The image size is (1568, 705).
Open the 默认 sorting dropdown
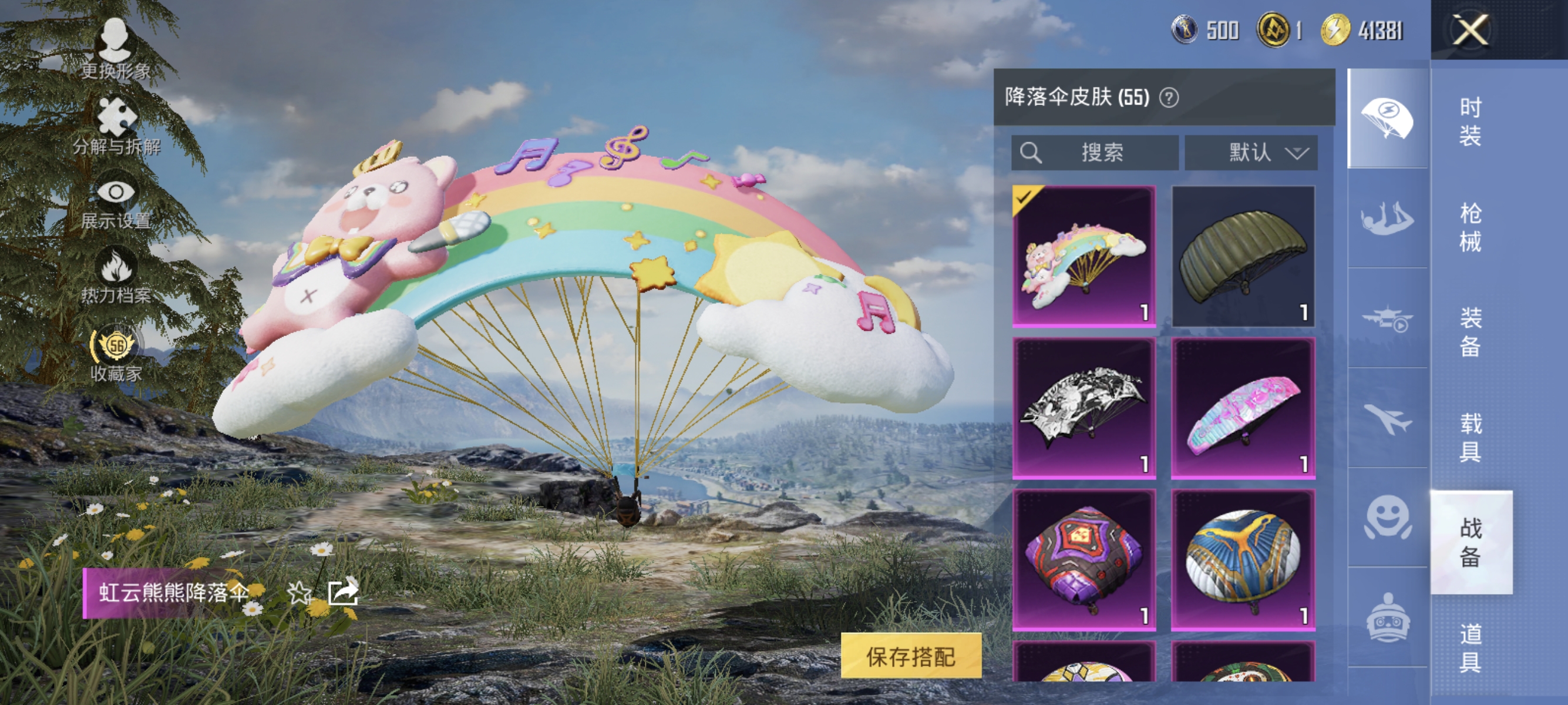1251,153
